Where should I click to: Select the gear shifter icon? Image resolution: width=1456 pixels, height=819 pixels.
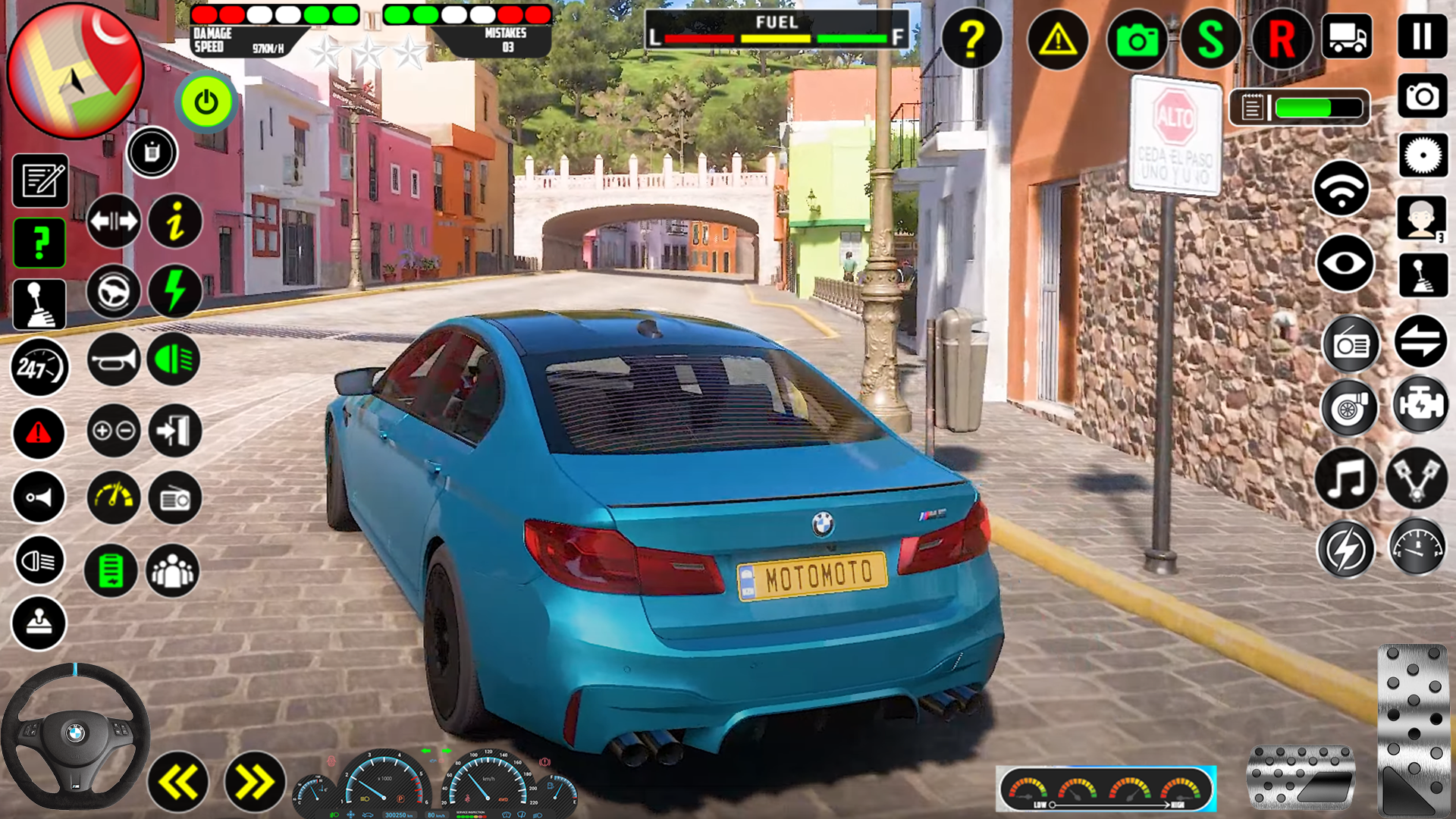point(39,305)
